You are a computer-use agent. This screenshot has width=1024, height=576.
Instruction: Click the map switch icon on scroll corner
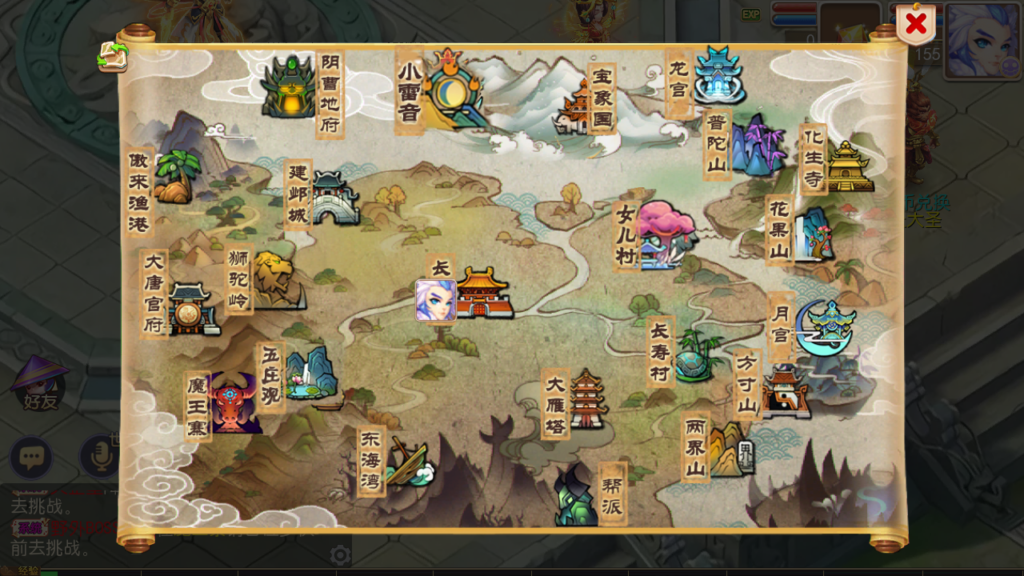tap(113, 56)
